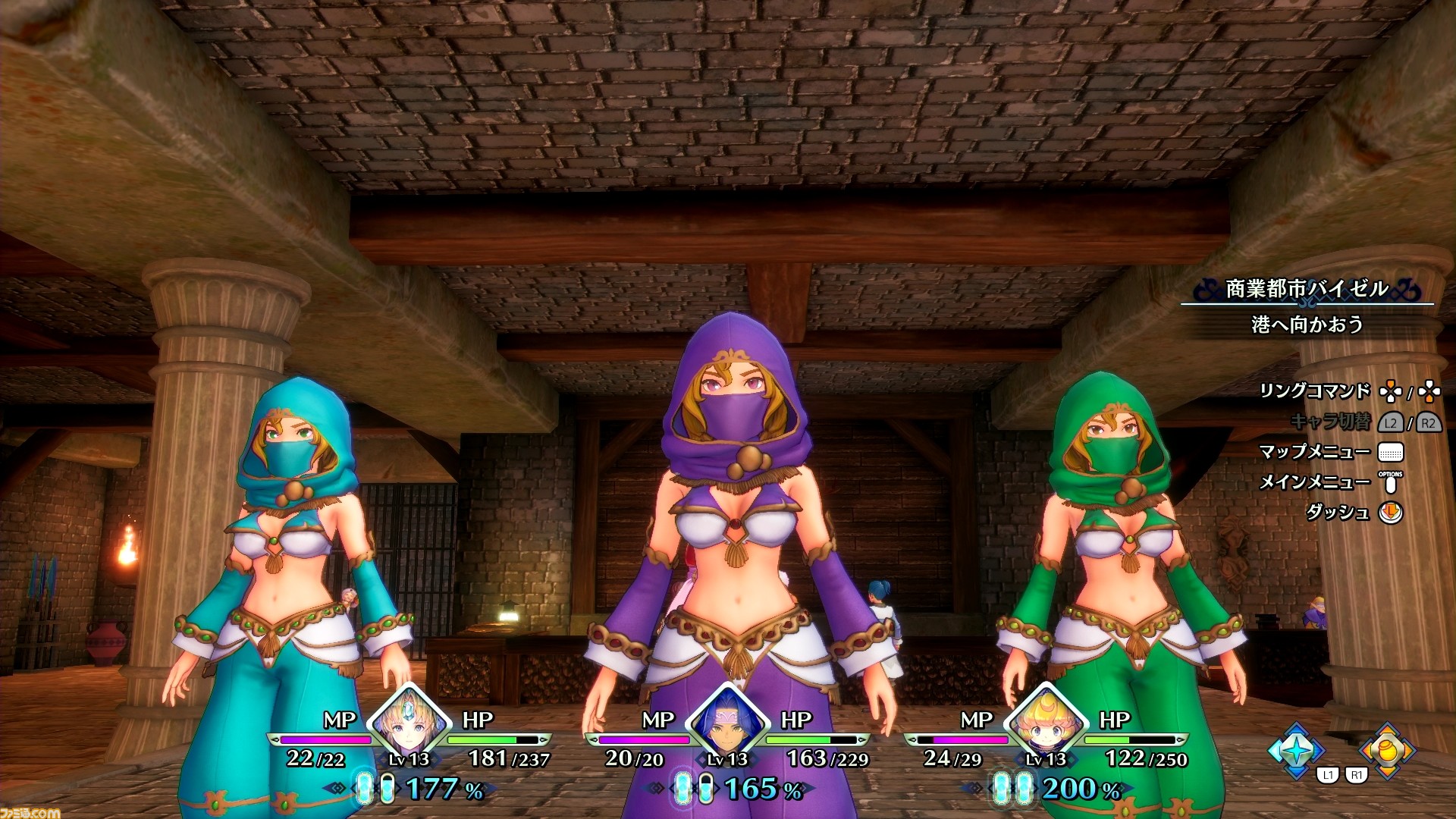The width and height of the screenshot is (1456, 819).
Task: Click the 港へ向かおう objective tracker
Action: pos(1307,325)
